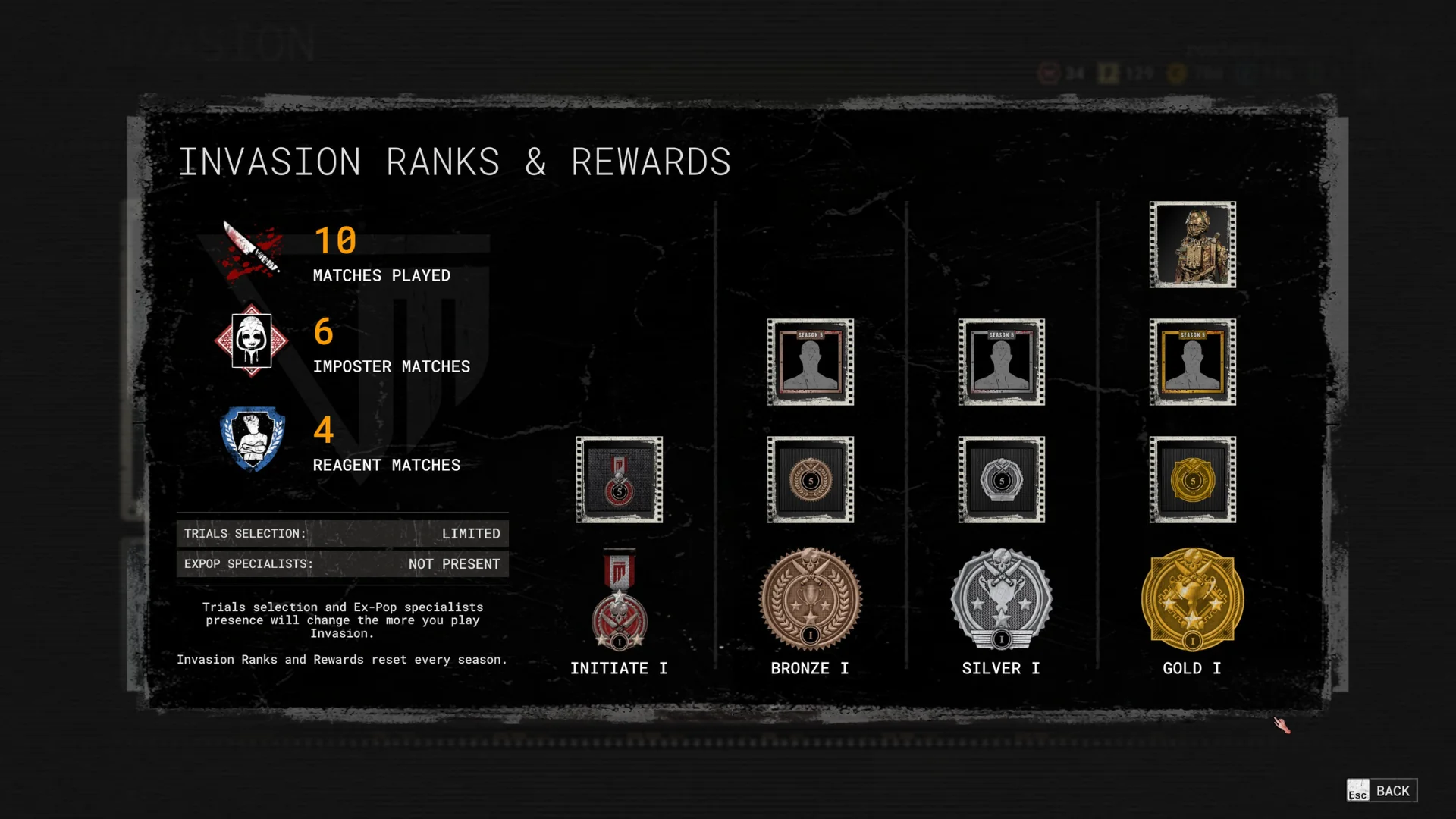Click the Initiate I rank medal
The height and width of the screenshot is (819, 1456).
(x=619, y=599)
